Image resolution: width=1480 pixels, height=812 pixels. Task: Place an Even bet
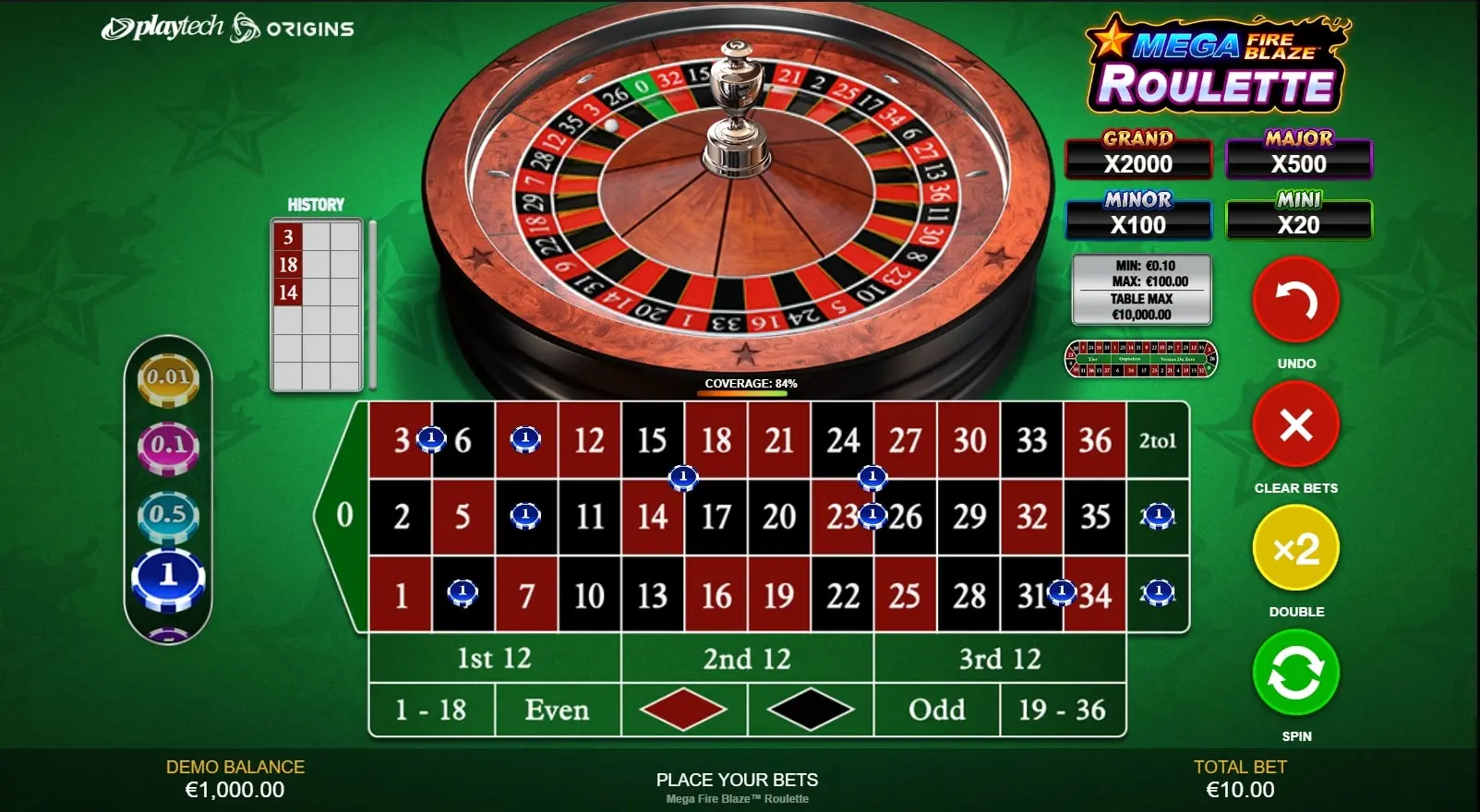coord(557,710)
